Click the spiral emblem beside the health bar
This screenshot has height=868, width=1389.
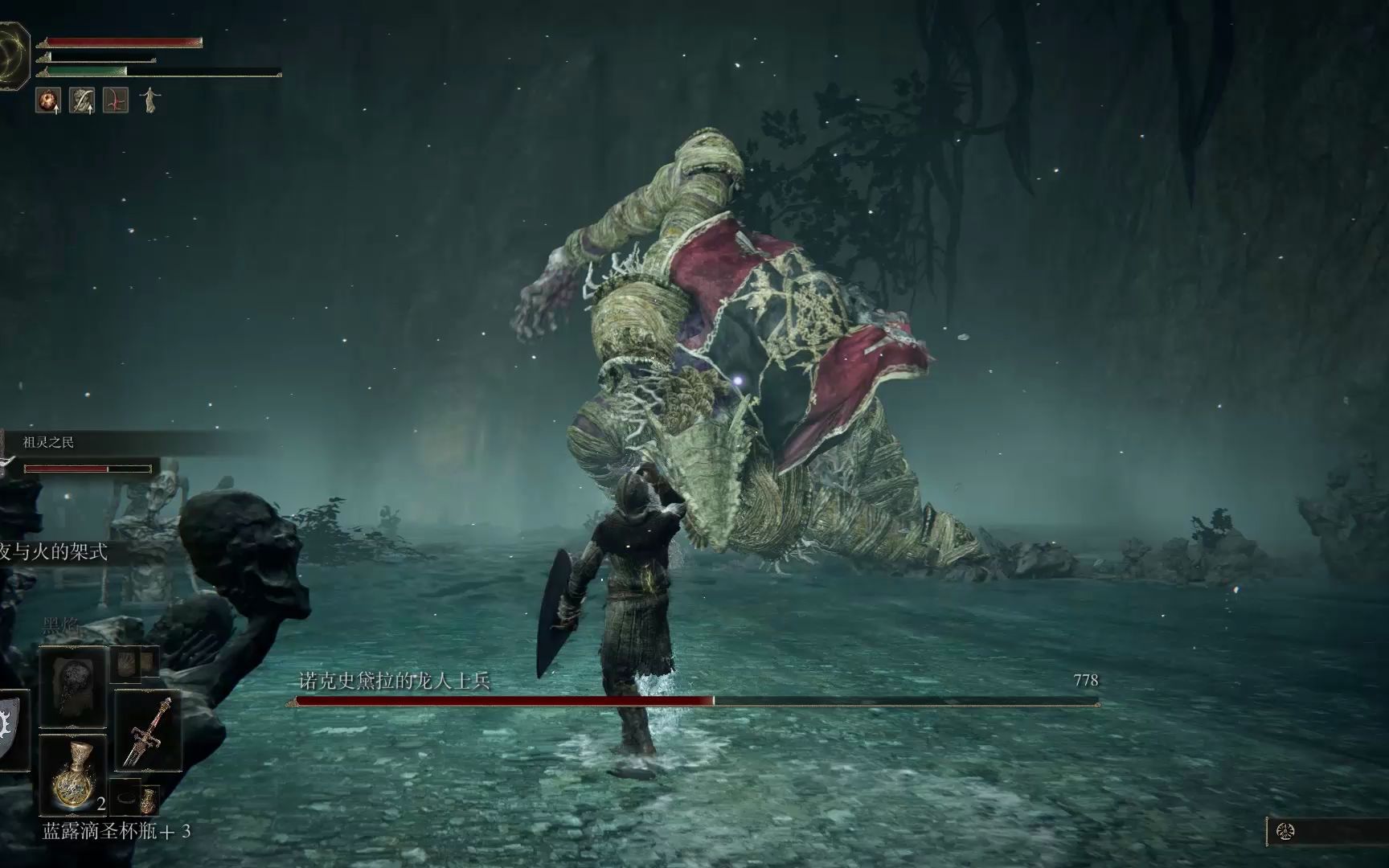14,52
